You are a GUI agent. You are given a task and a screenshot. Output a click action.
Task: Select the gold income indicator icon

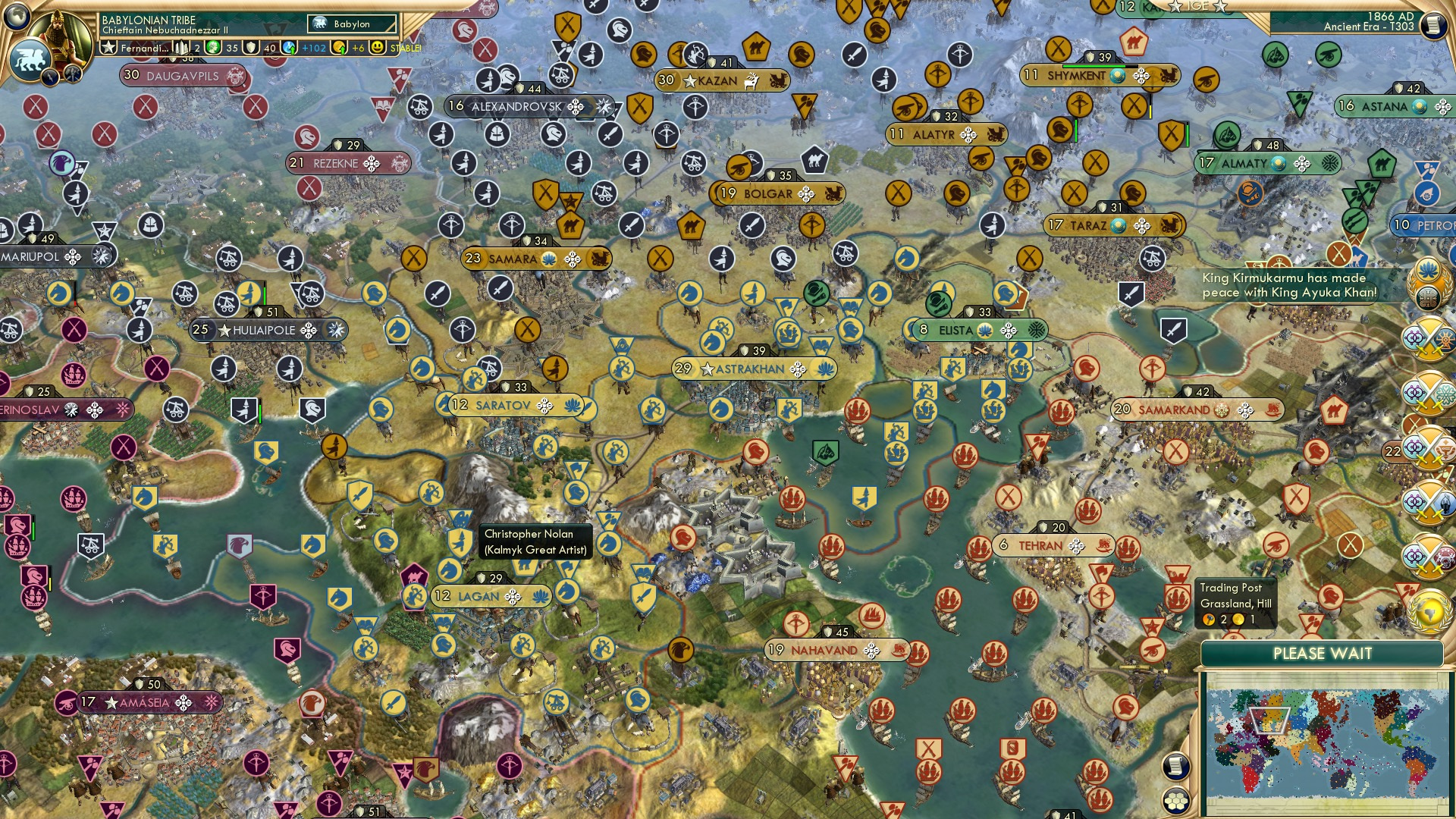(339, 47)
